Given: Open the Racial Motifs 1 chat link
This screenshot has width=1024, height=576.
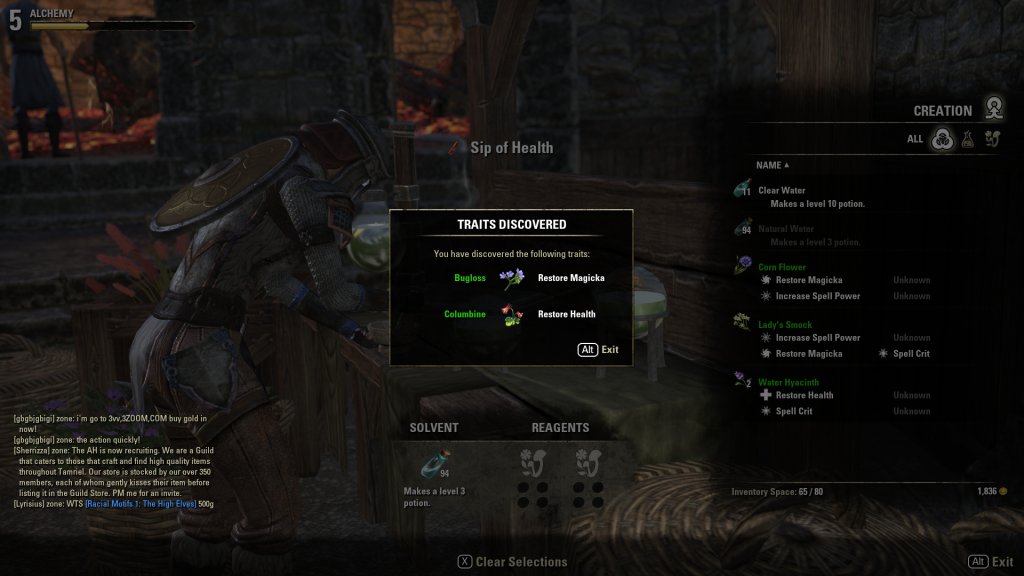Looking at the screenshot, I should pyautogui.click(x=138, y=503).
